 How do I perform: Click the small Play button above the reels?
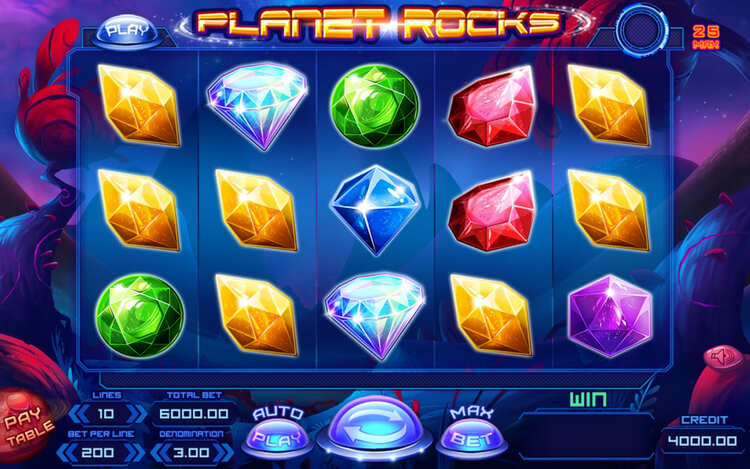[x=127, y=30]
